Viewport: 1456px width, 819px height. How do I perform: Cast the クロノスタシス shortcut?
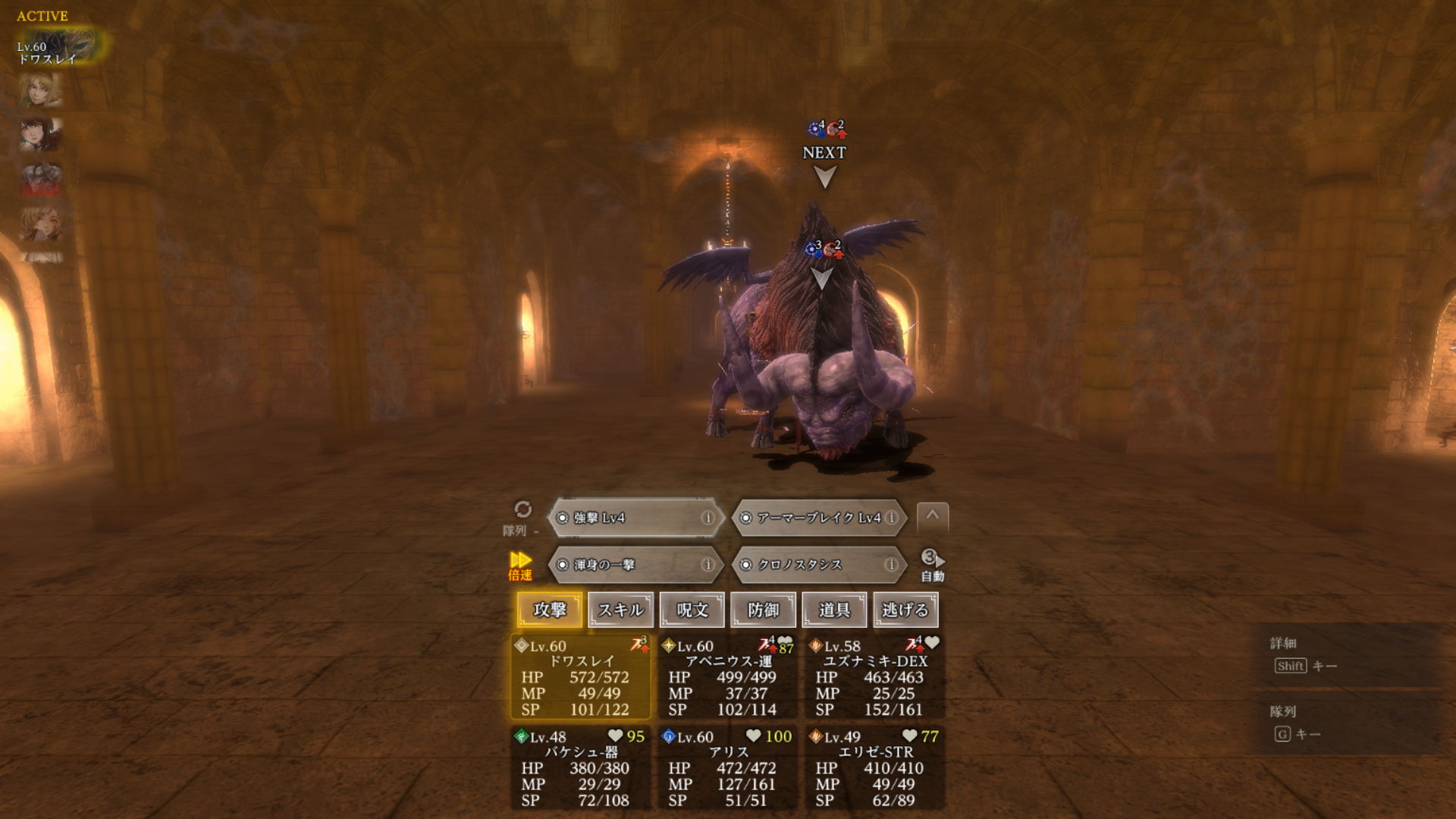(x=811, y=565)
